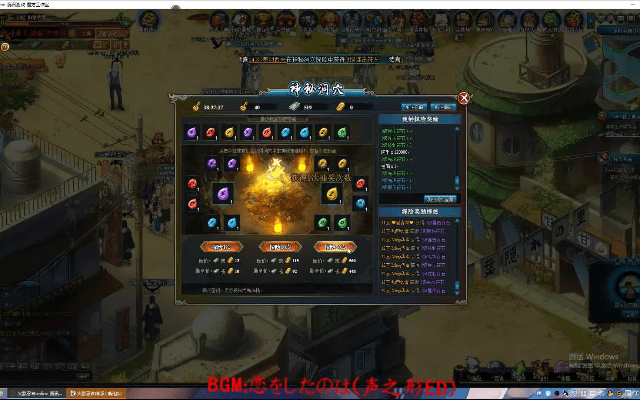Select the large purple swirl reward slot
640x400 pixels.
pyautogui.click(x=222, y=194)
